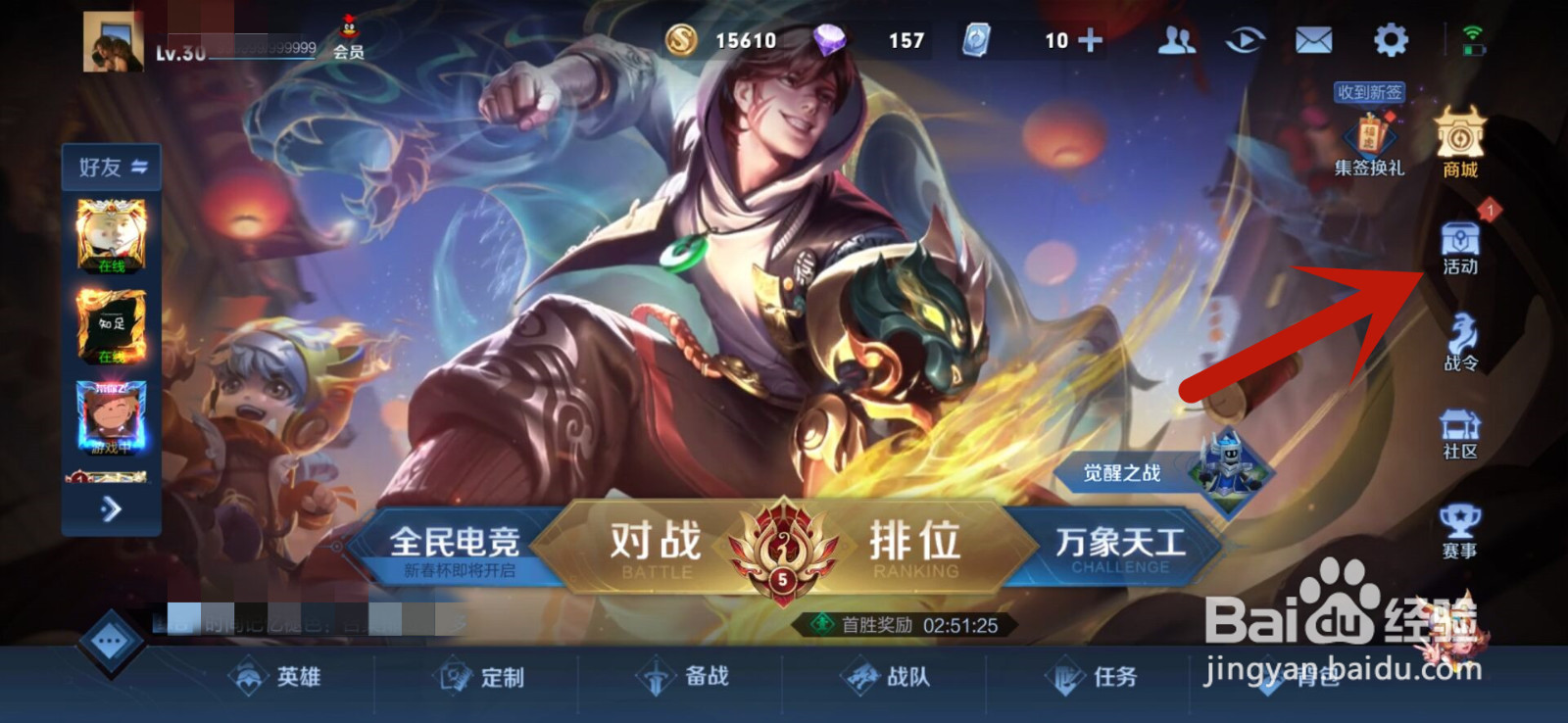The height and width of the screenshot is (723, 1568).
Task: Expand the friend list with the arrow
Action: (111, 510)
